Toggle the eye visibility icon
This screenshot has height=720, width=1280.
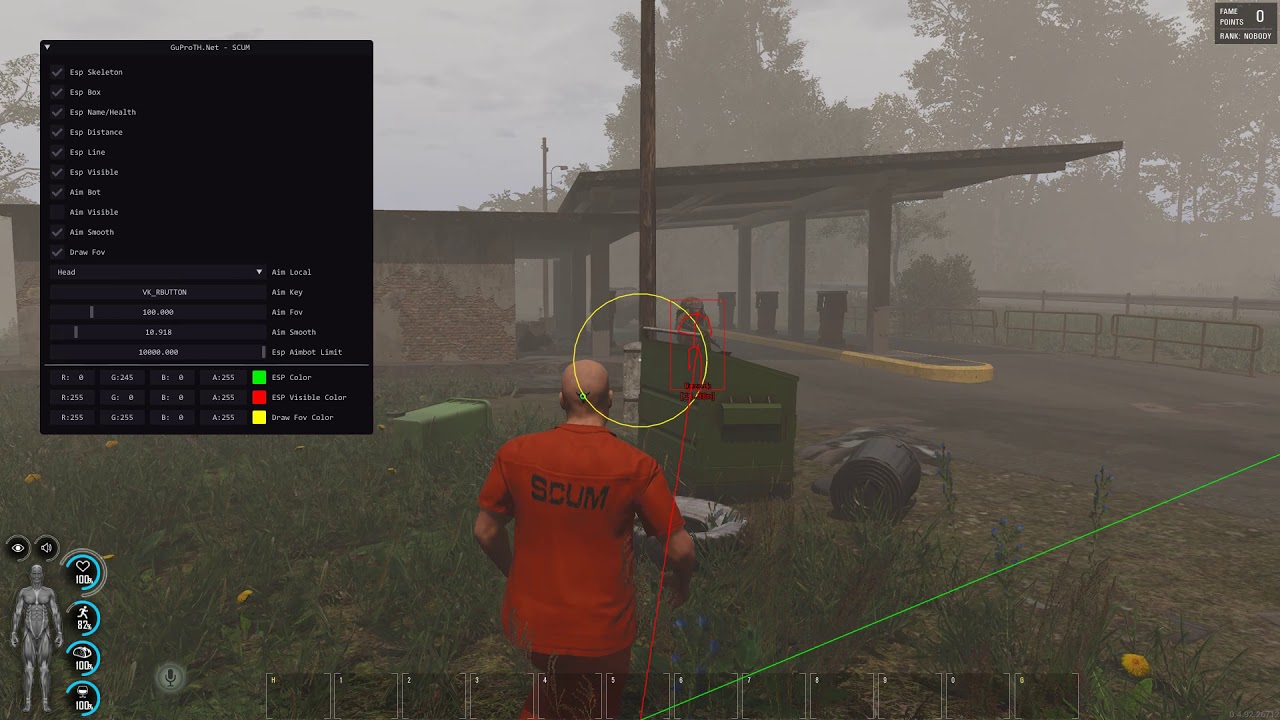16,548
